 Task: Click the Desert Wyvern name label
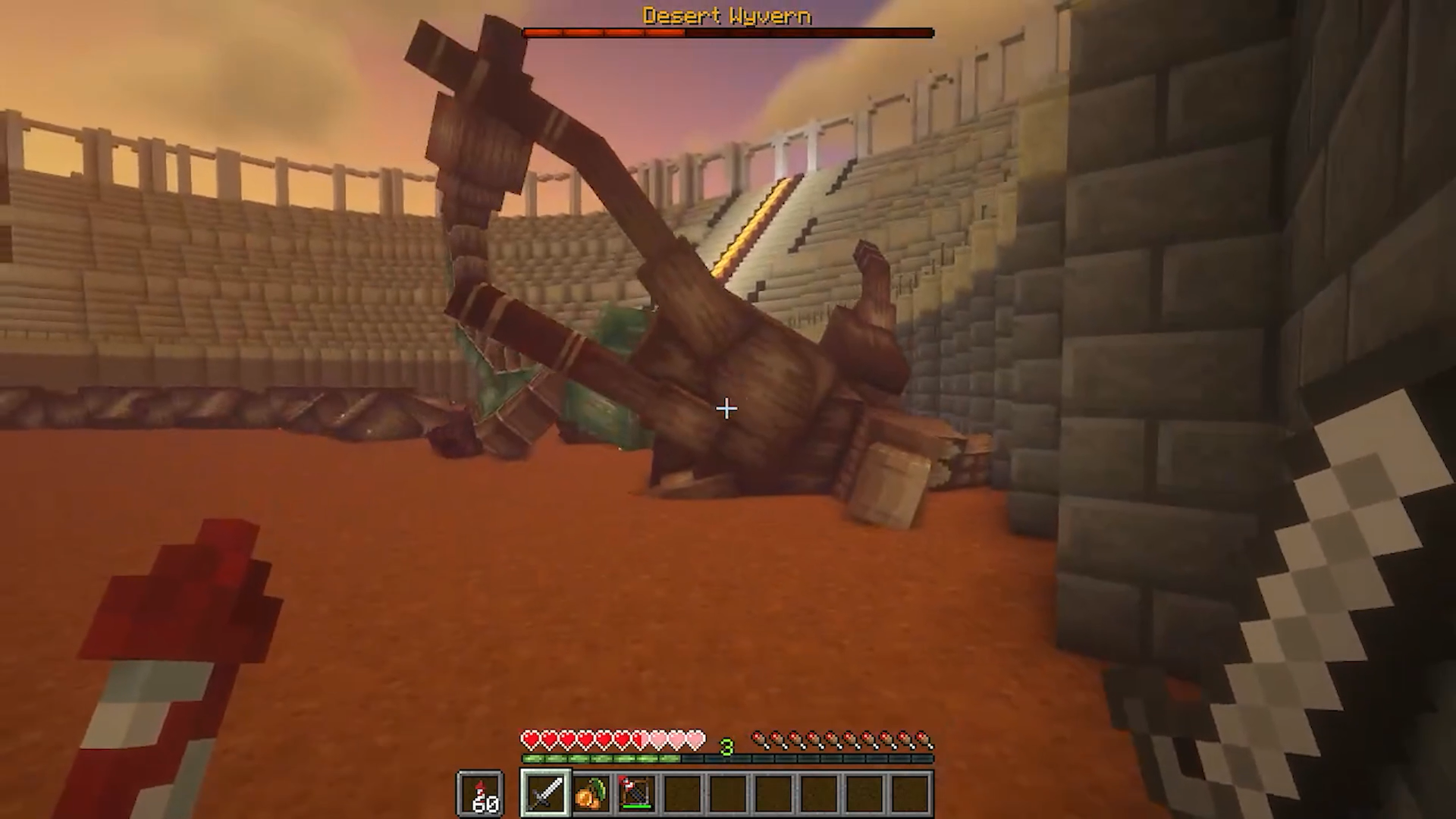[726, 16]
